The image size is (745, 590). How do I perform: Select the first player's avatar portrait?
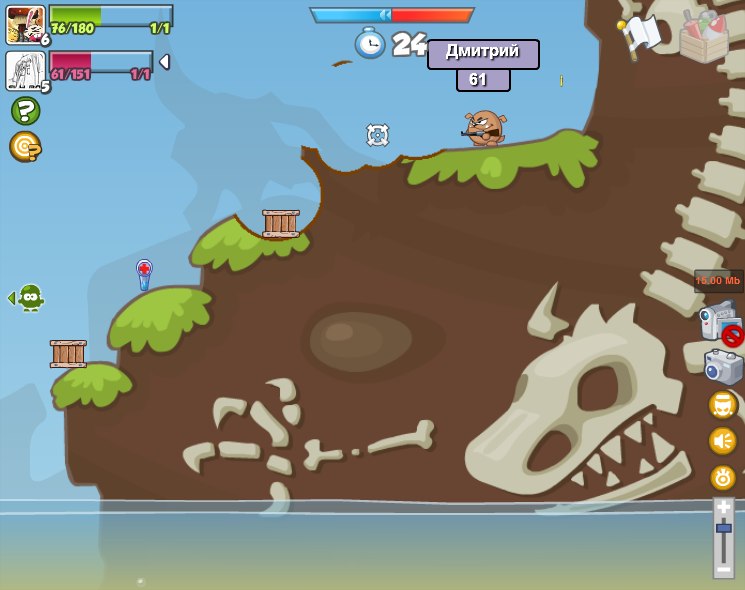tap(25, 24)
